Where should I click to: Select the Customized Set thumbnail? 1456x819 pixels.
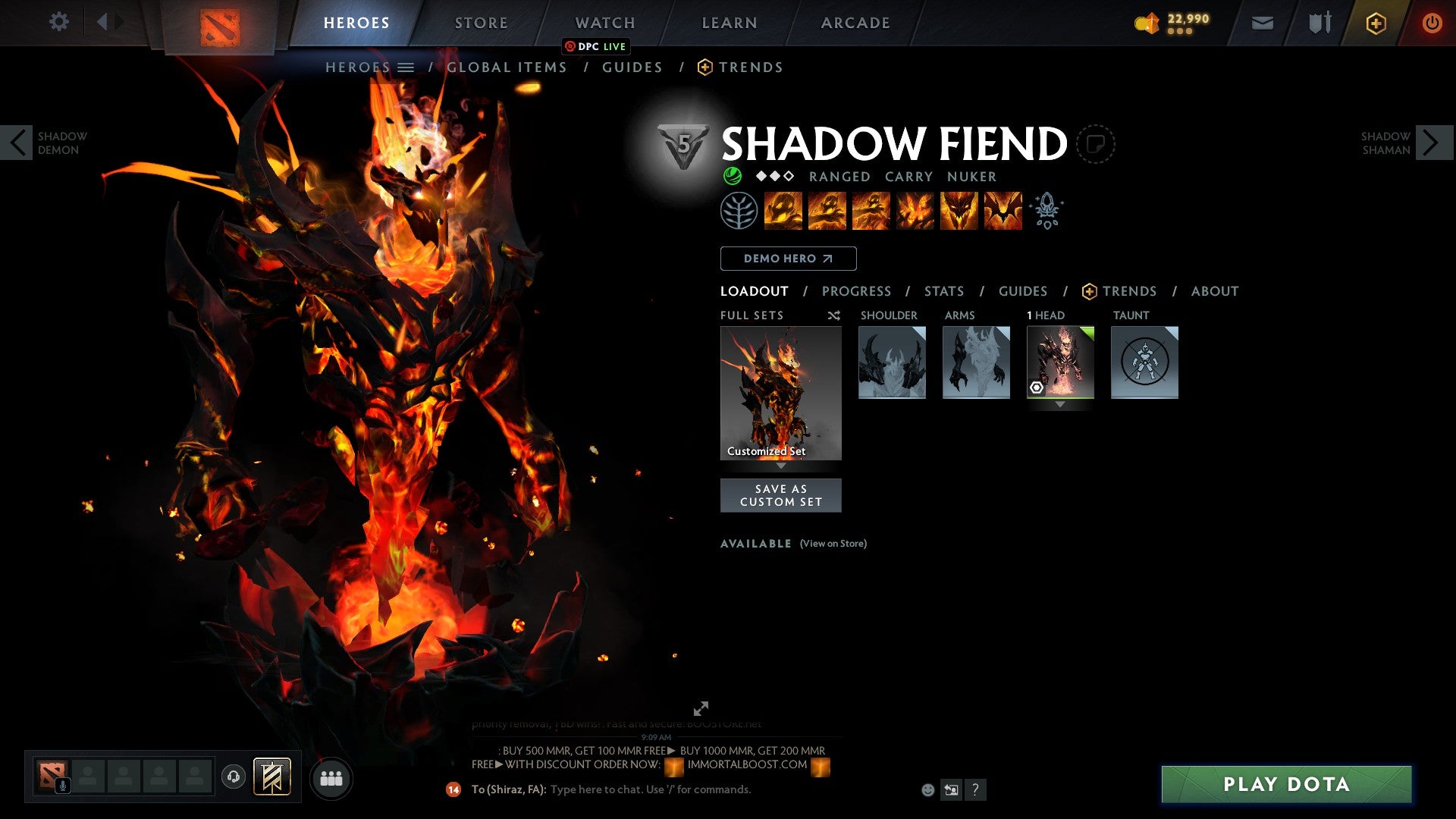click(x=780, y=391)
